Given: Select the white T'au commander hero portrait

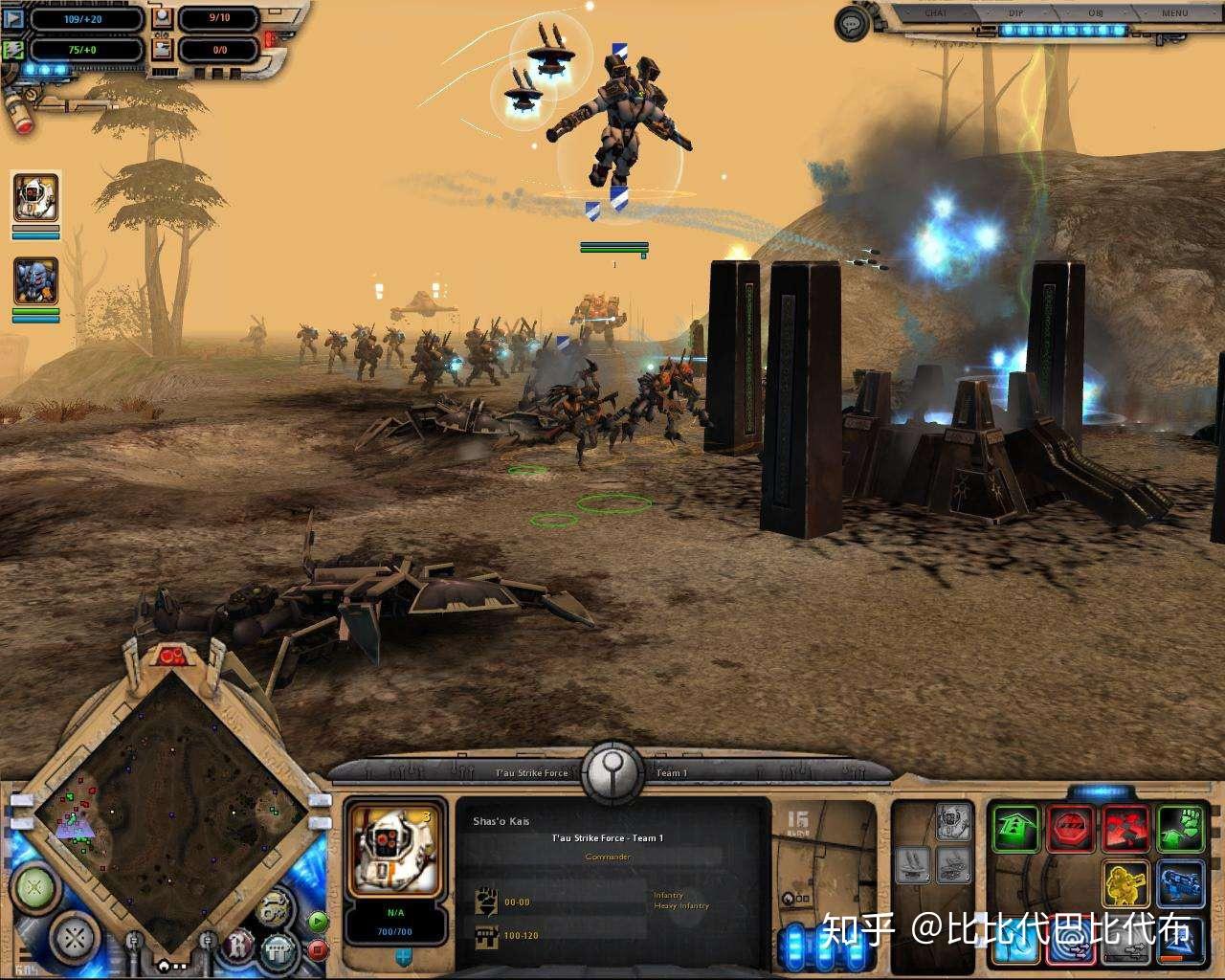Looking at the screenshot, I should point(35,198).
